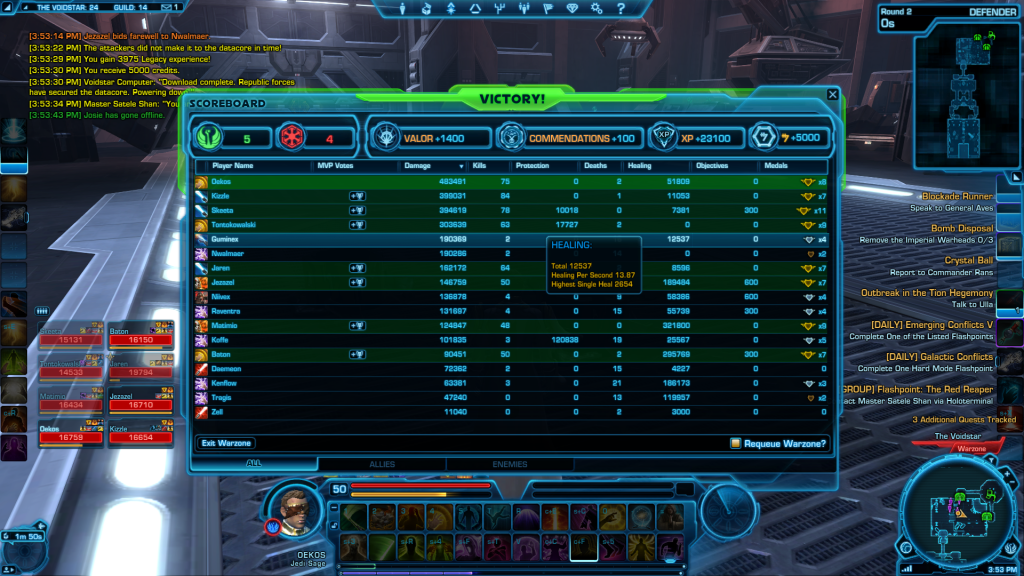Vote Baton as MVP
The image size is (1024, 576).
point(356,354)
